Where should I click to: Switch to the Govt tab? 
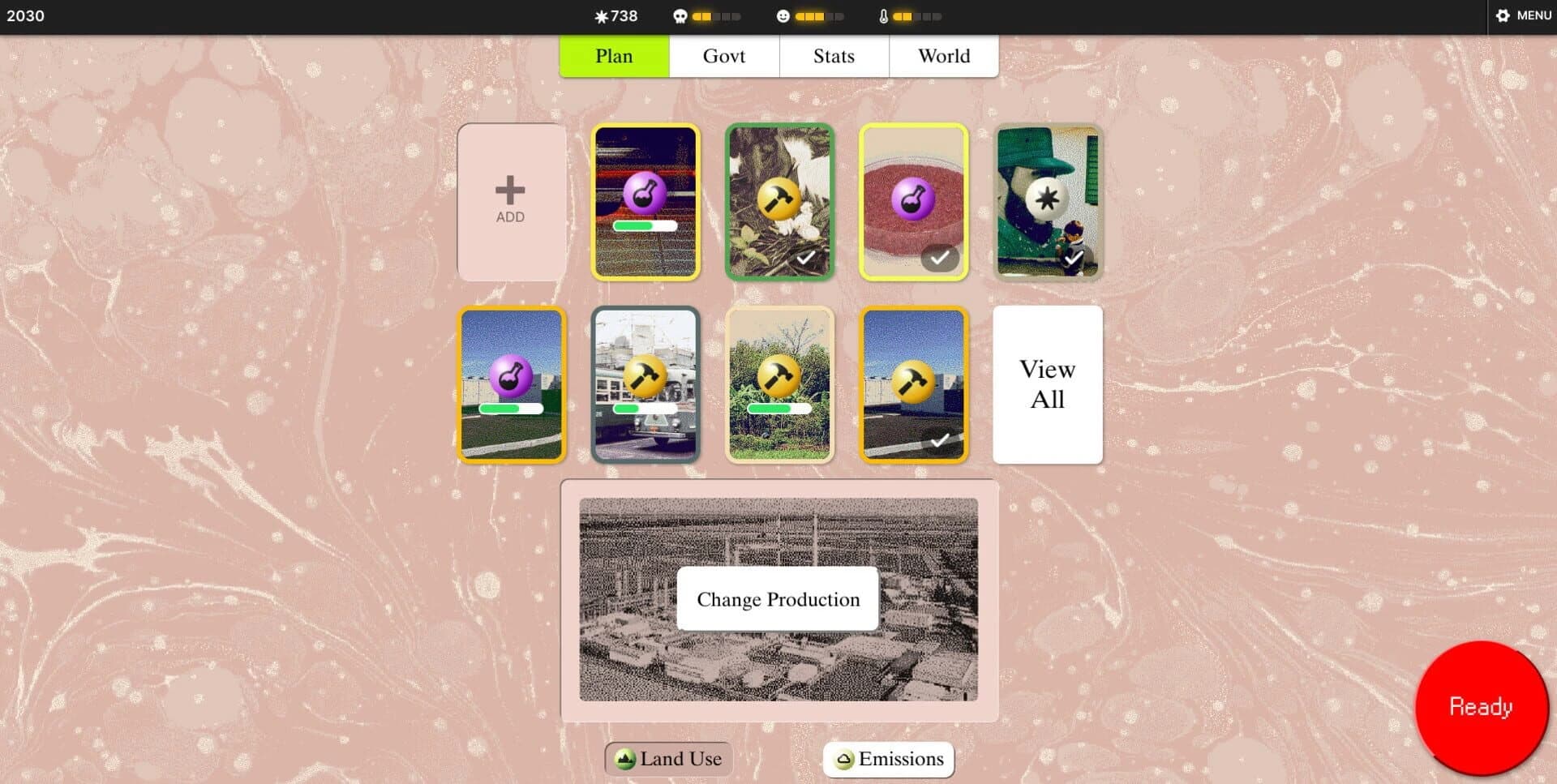coord(724,56)
